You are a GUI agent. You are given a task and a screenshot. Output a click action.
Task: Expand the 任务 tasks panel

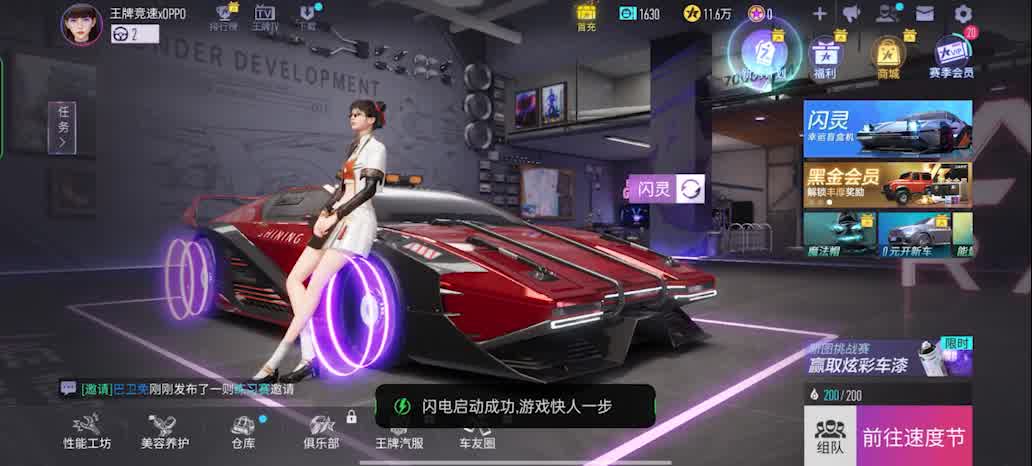point(62,128)
